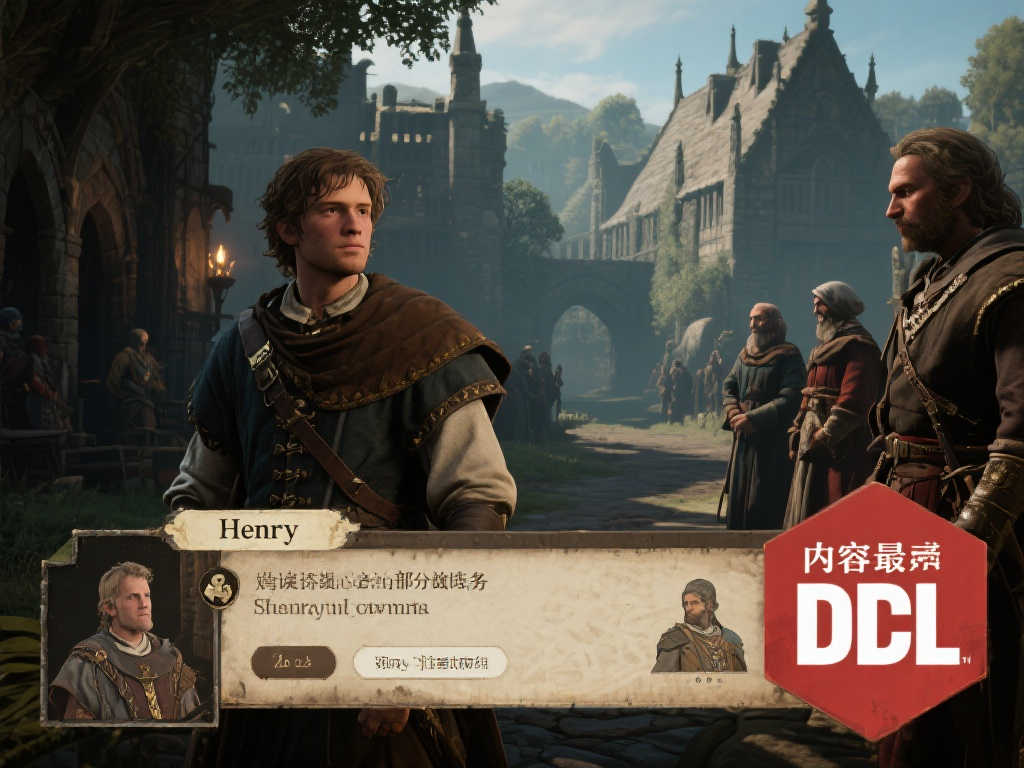
Task: Click the bearded hooded man portrait
Action: pyautogui.click(x=699, y=627)
